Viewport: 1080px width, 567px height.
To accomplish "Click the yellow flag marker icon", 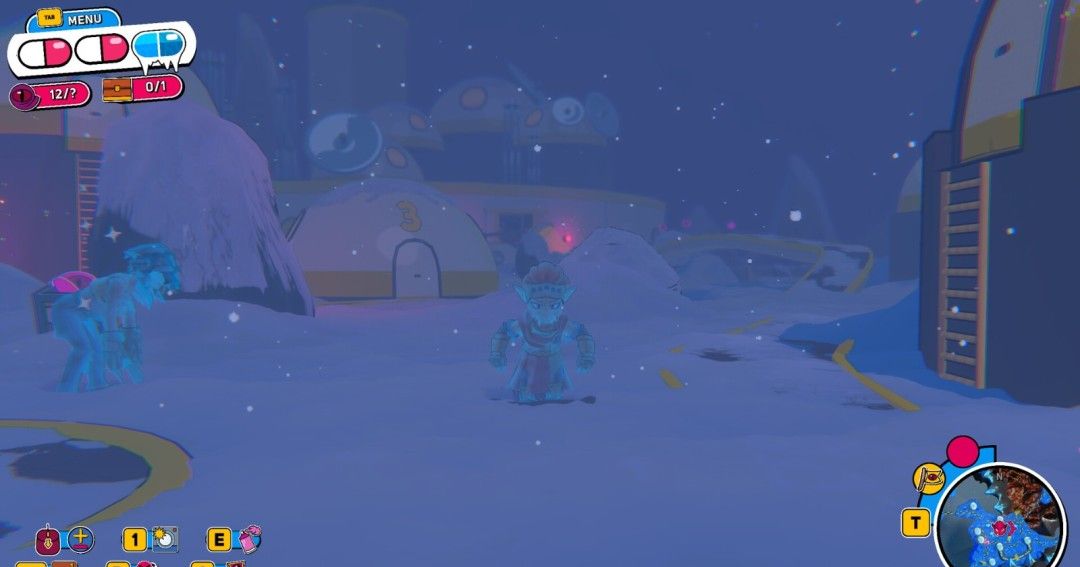I will coord(929,479).
